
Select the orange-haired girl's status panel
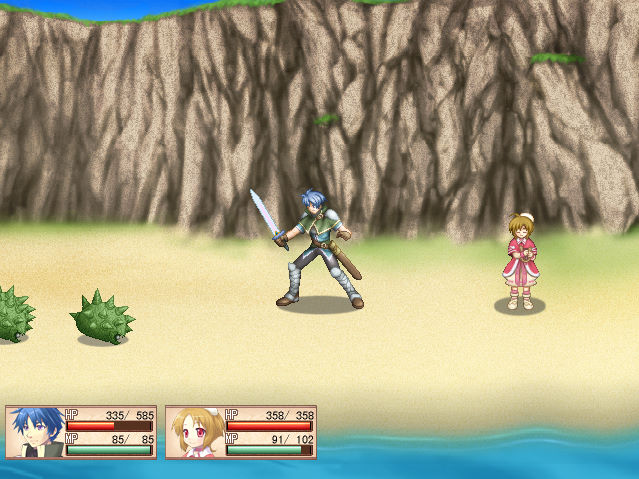click(x=241, y=432)
